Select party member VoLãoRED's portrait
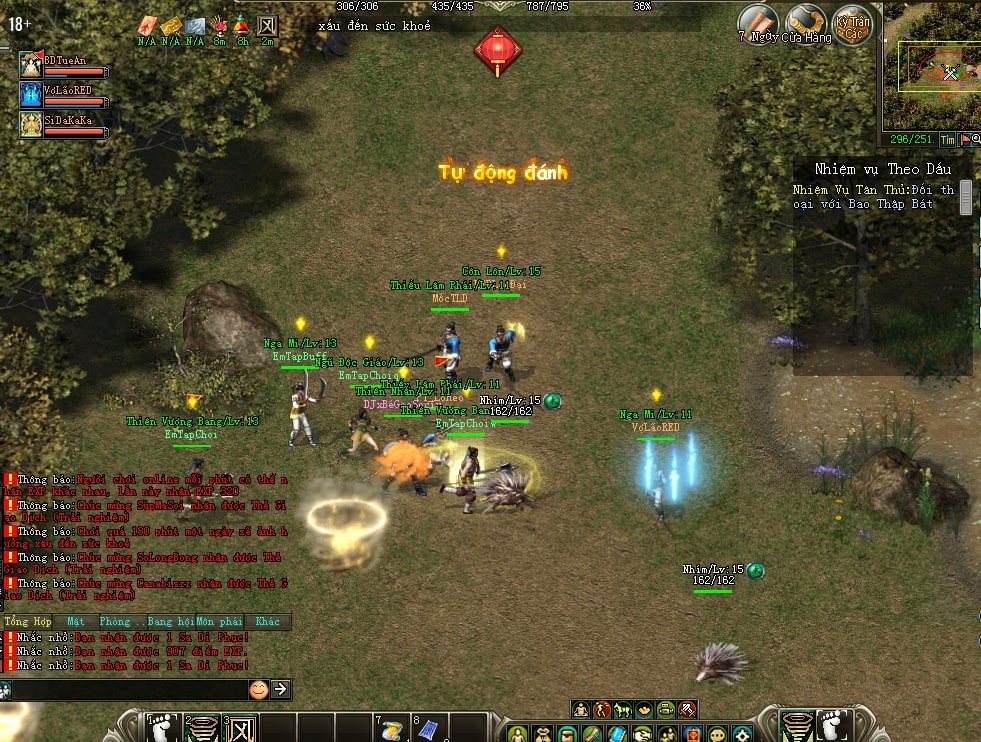Viewport: 981px width, 742px height. point(31,95)
